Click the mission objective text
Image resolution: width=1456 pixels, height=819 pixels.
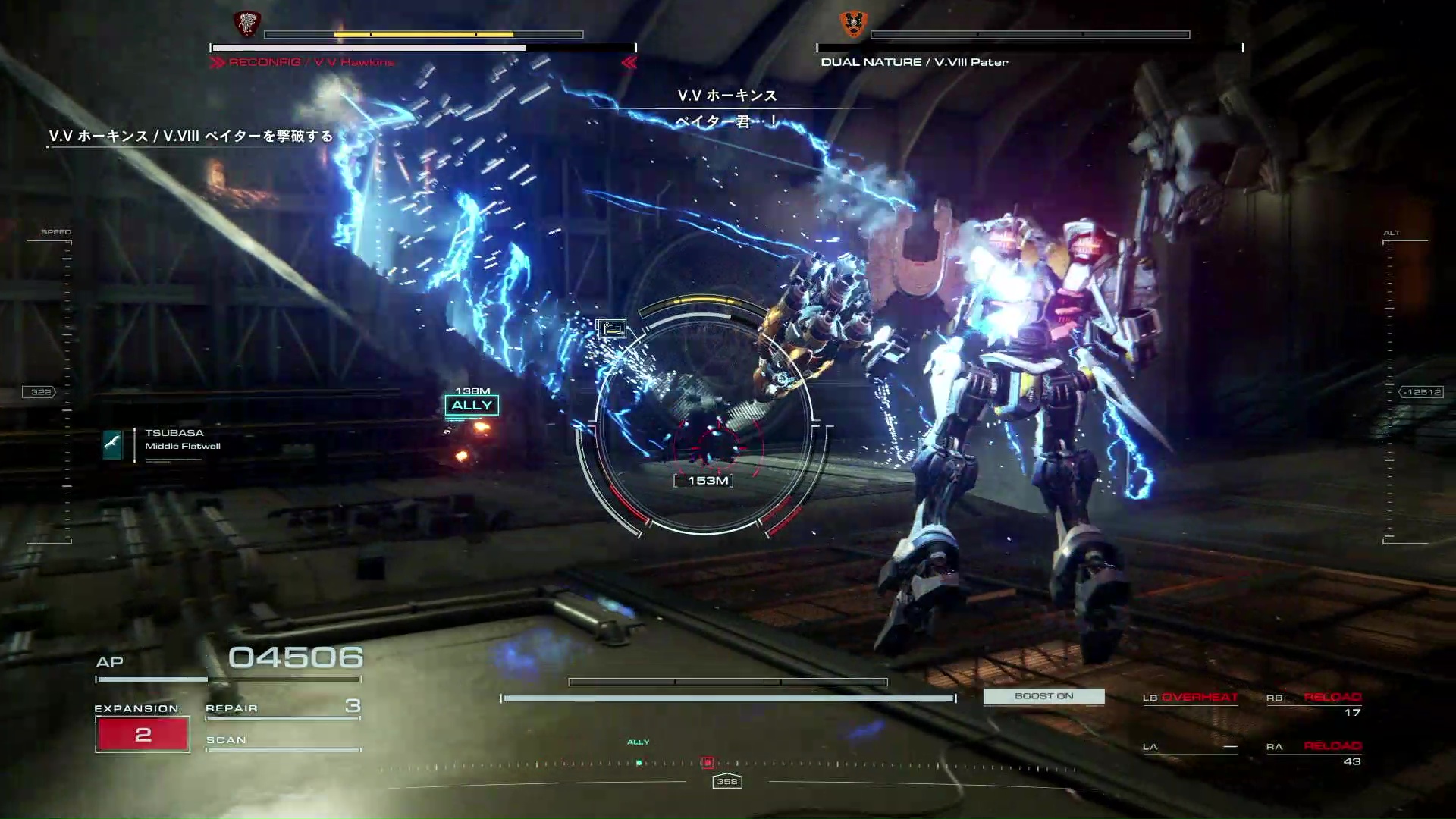(191, 136)
